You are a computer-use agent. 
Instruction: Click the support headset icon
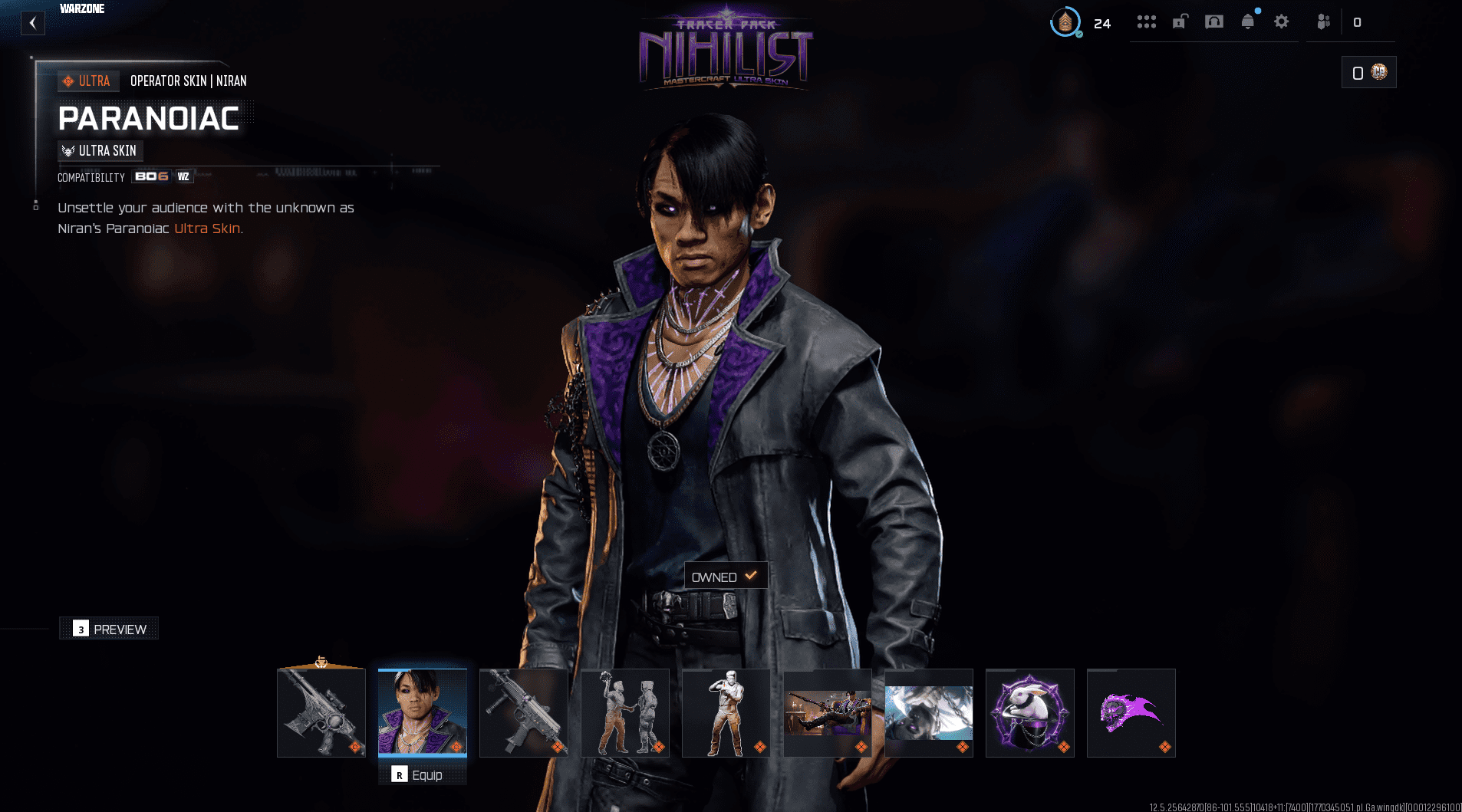click(x=1214, y=21)
